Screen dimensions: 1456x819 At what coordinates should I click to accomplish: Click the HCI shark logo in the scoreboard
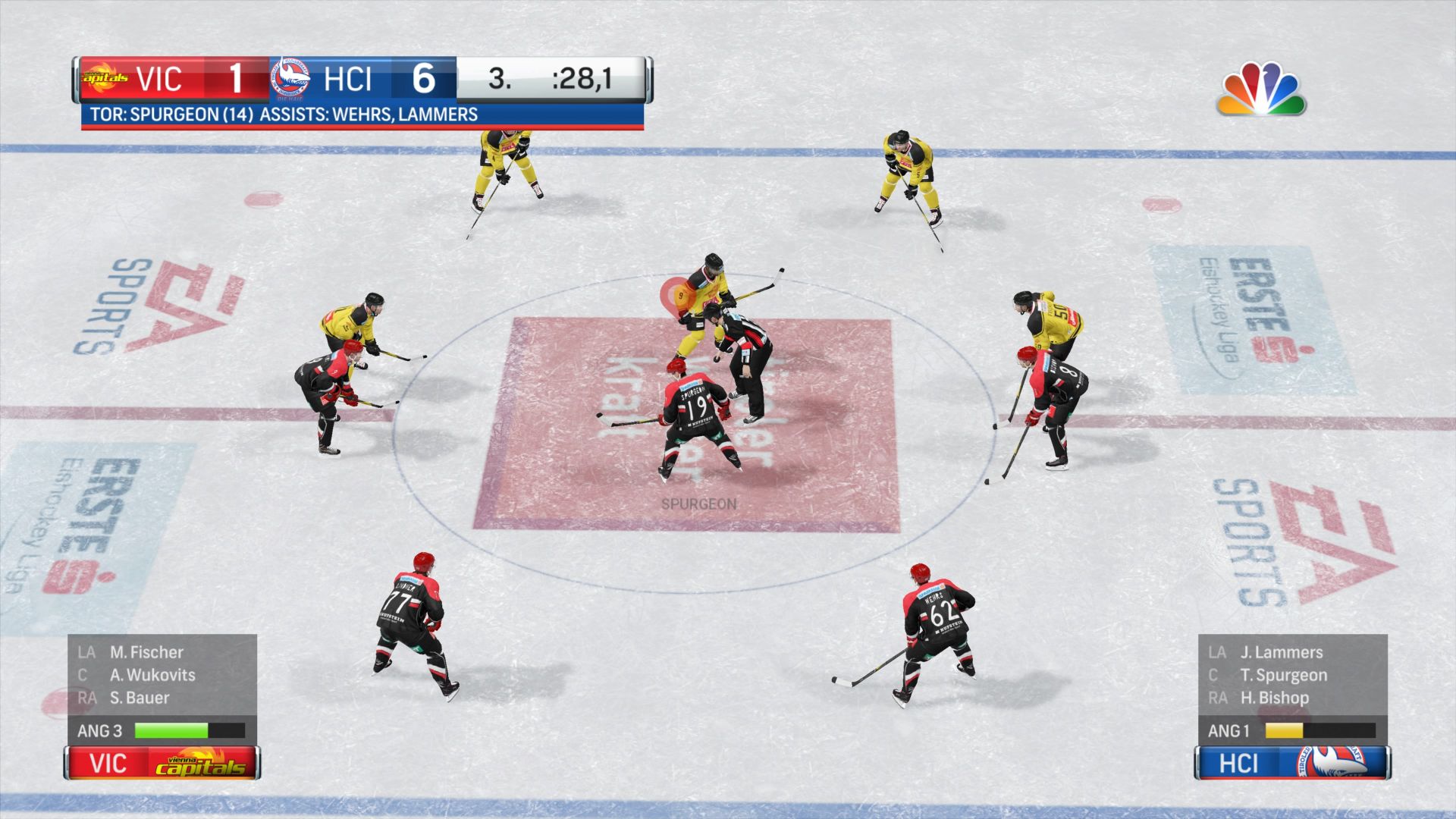pos(291,78)
